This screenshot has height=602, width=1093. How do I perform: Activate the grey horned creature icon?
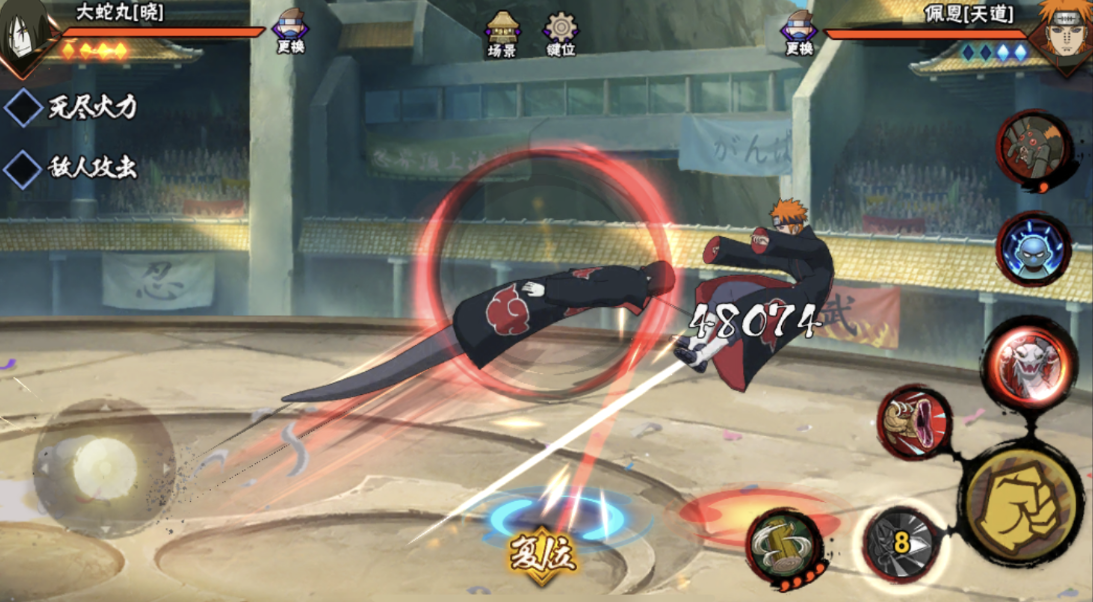point(1034,150)
